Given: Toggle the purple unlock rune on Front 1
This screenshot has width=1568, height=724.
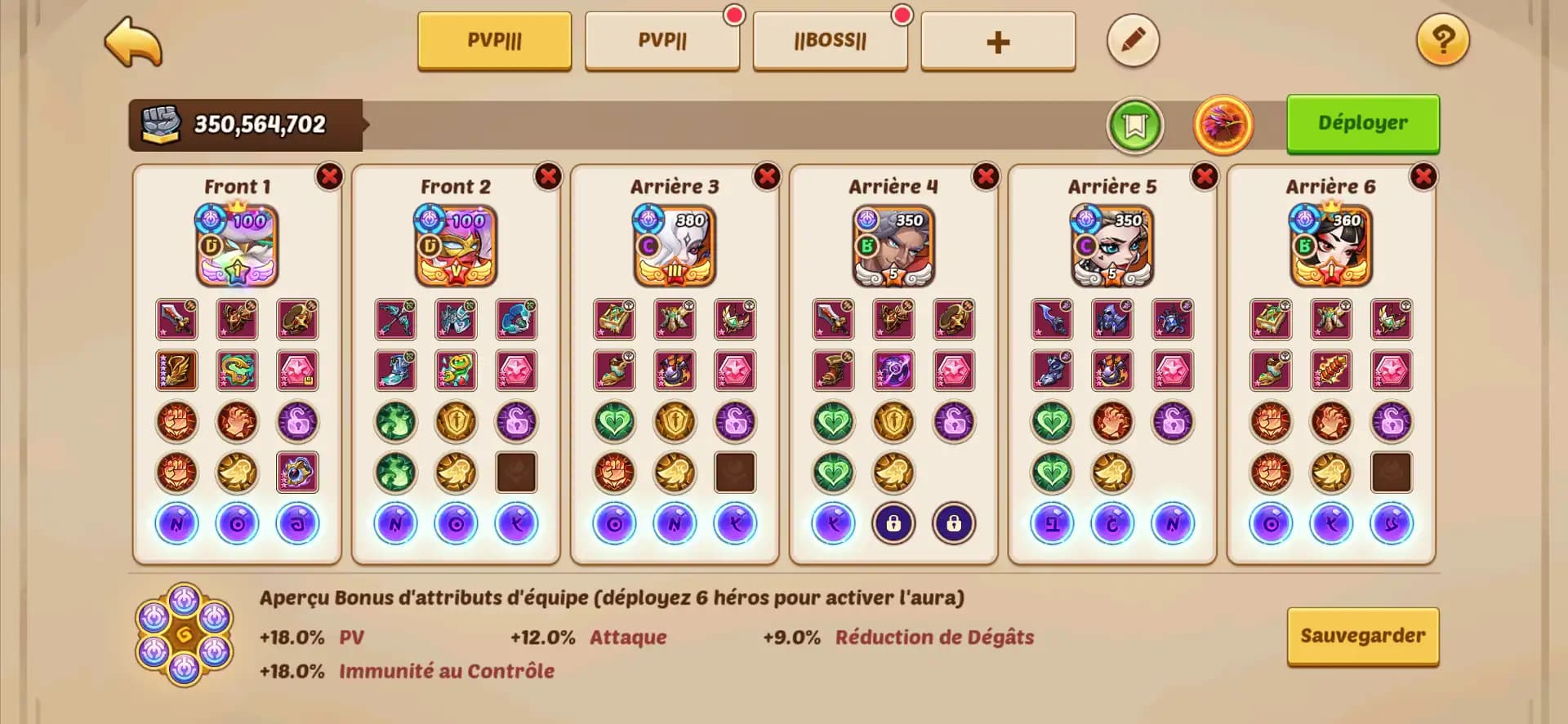Looking at the screenshot, I should pos(296,421).
